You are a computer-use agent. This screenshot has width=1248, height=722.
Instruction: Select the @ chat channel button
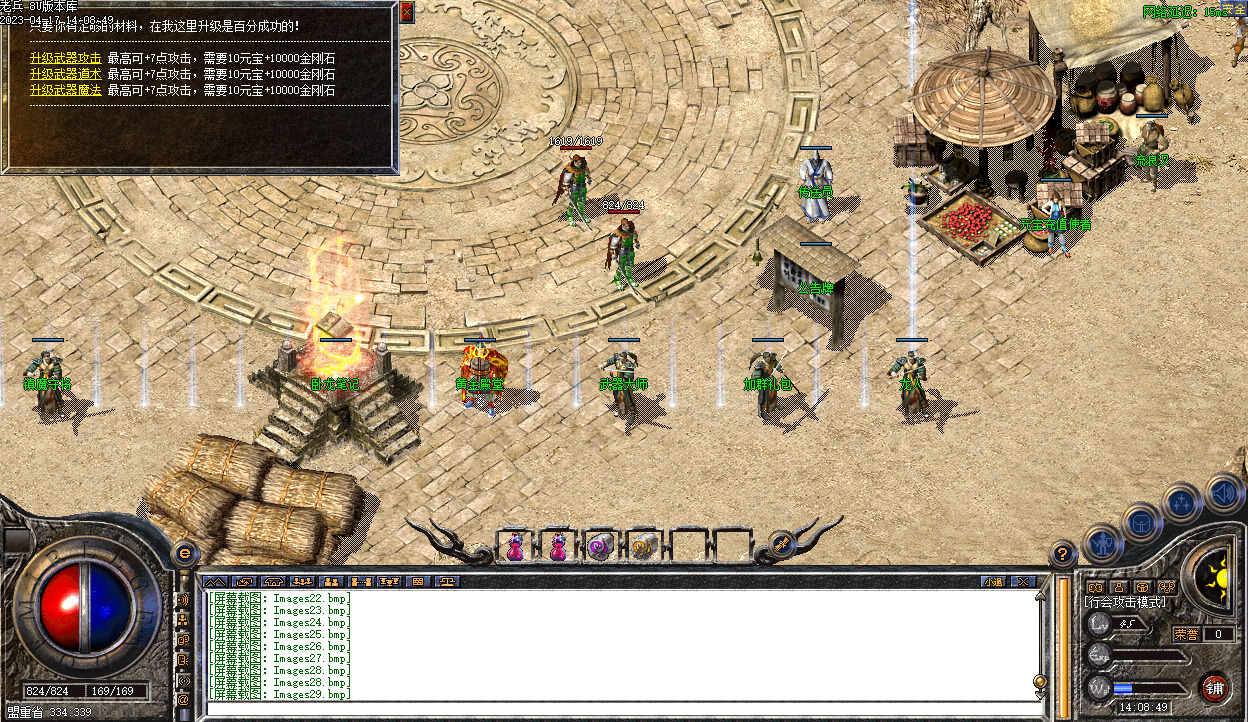(183, 701)
